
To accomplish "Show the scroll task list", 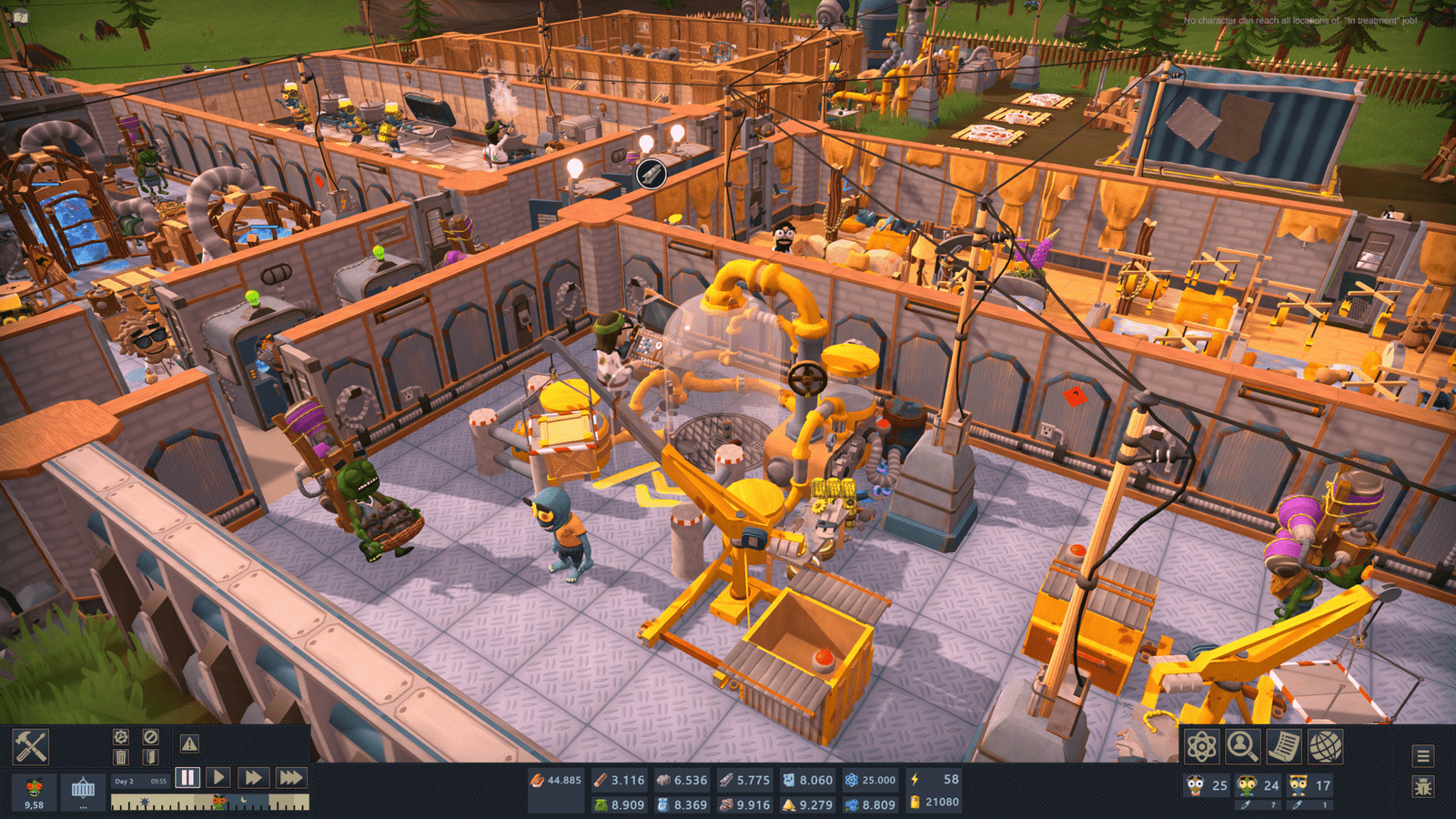I will (1284, 747).
